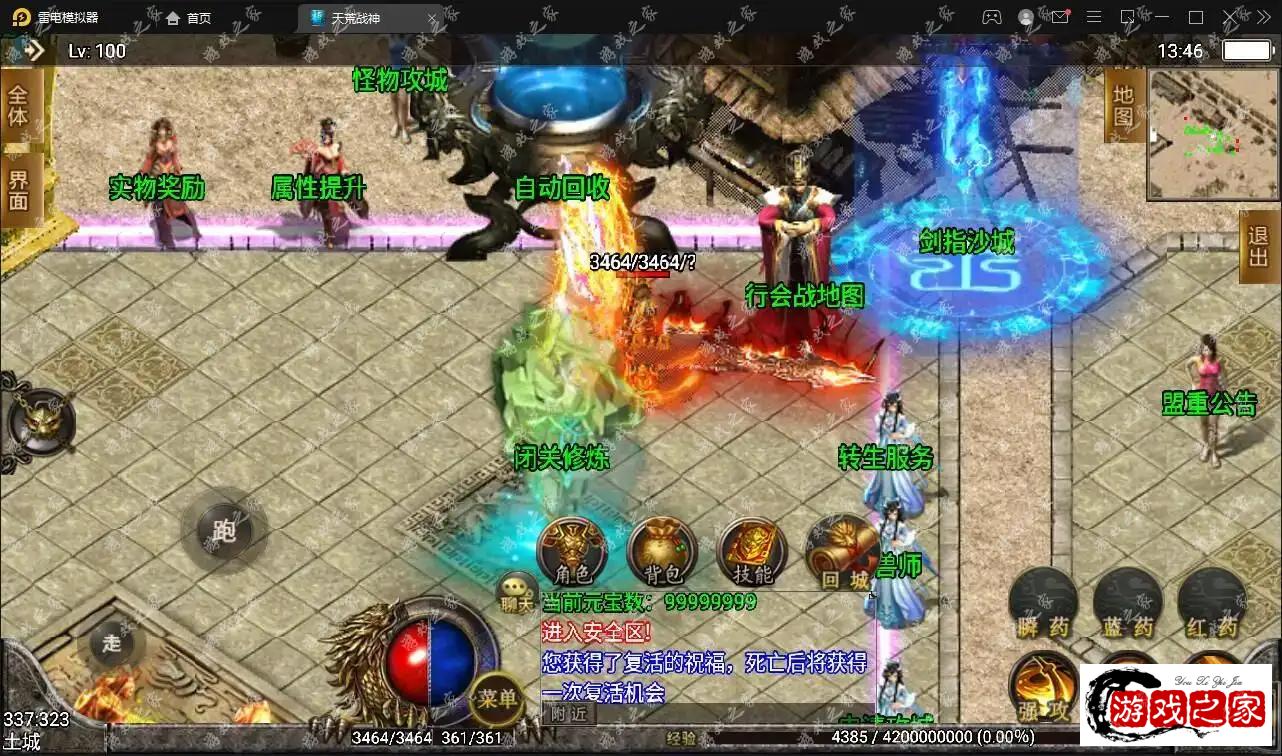This screenshot has height=756, width=1282.
Task: Select the 界面 side tab
Action: pyautogui.click(x=19, y=187)
